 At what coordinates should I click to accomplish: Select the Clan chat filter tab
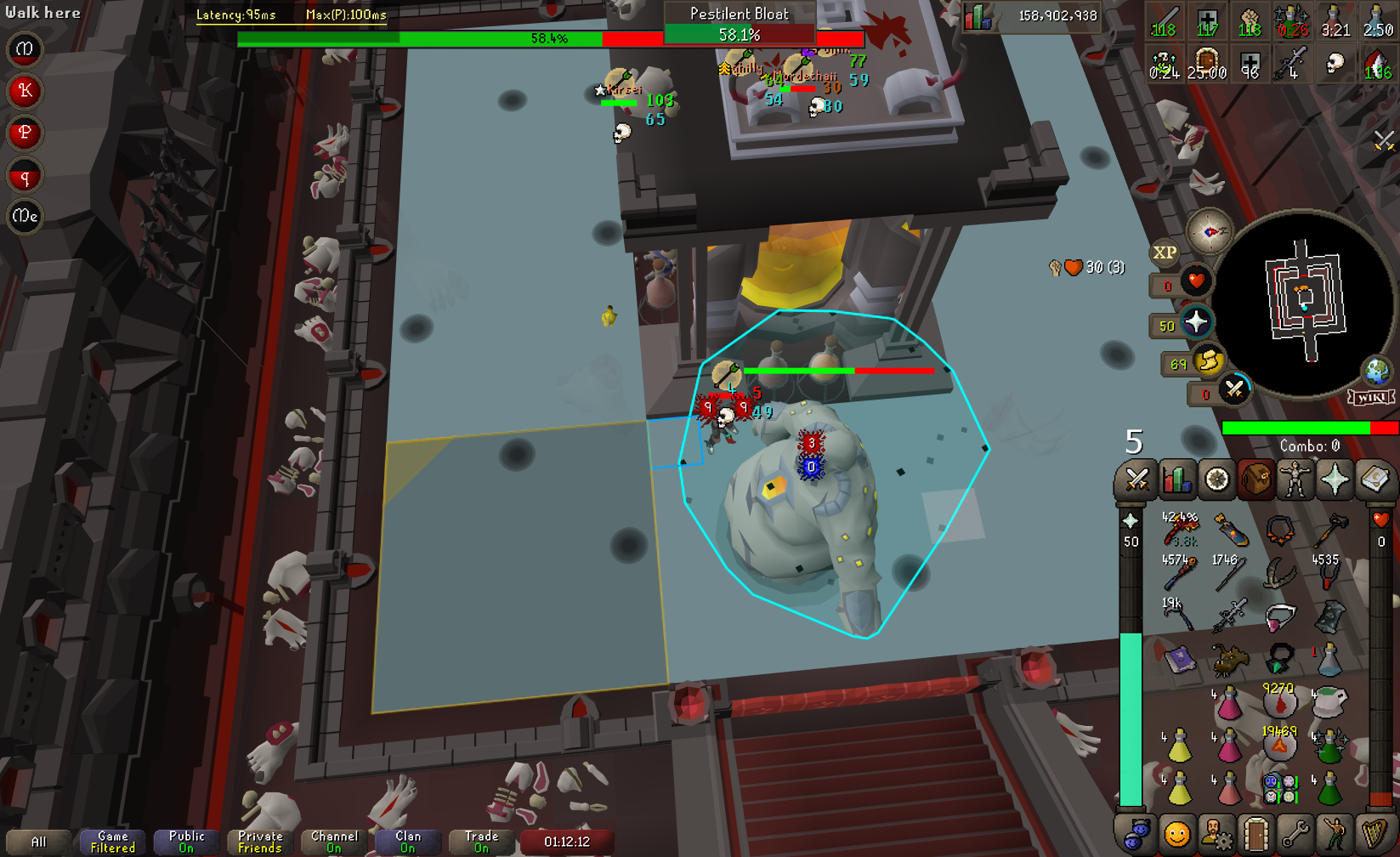pyautogui.click(x=408, y=842)
